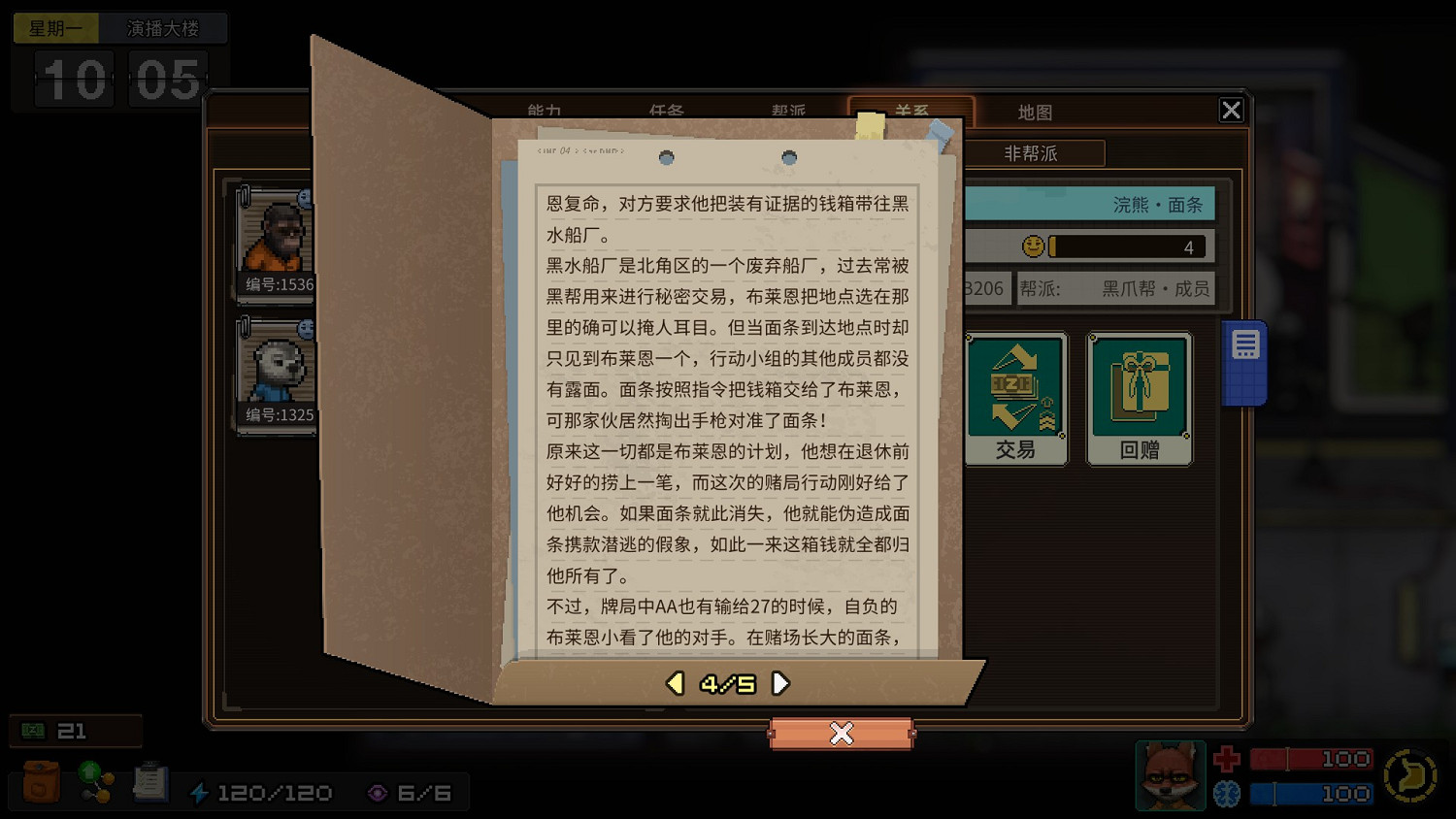
Task: Open the inventory backpack icon
Action: click(39, 781)
